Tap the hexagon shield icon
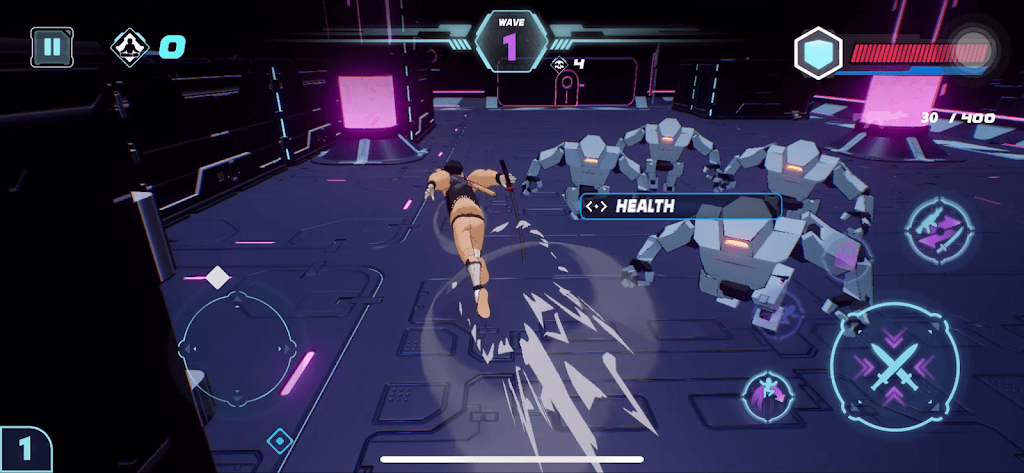The height and width of the screenshot is (473, 1024). 818,53
